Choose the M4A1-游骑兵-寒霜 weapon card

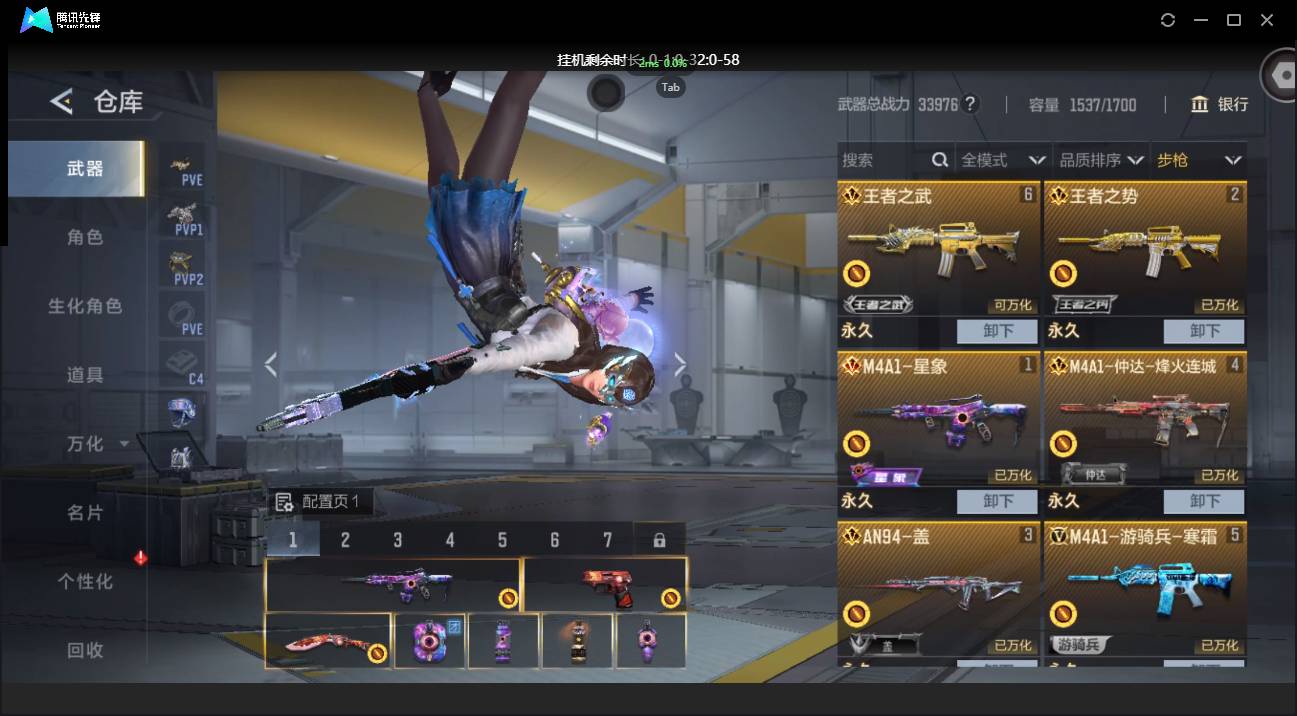click(x=1145, y=590)
